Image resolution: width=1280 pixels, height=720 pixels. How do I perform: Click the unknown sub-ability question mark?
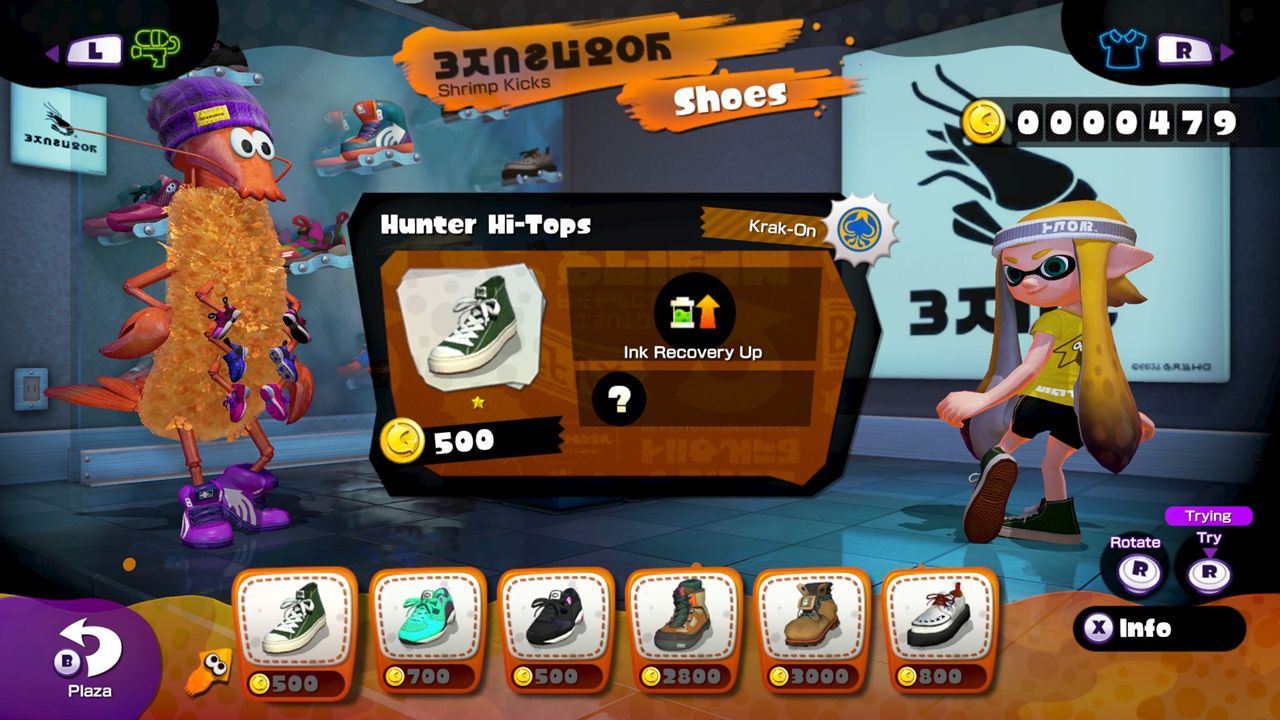pos(619,399)
